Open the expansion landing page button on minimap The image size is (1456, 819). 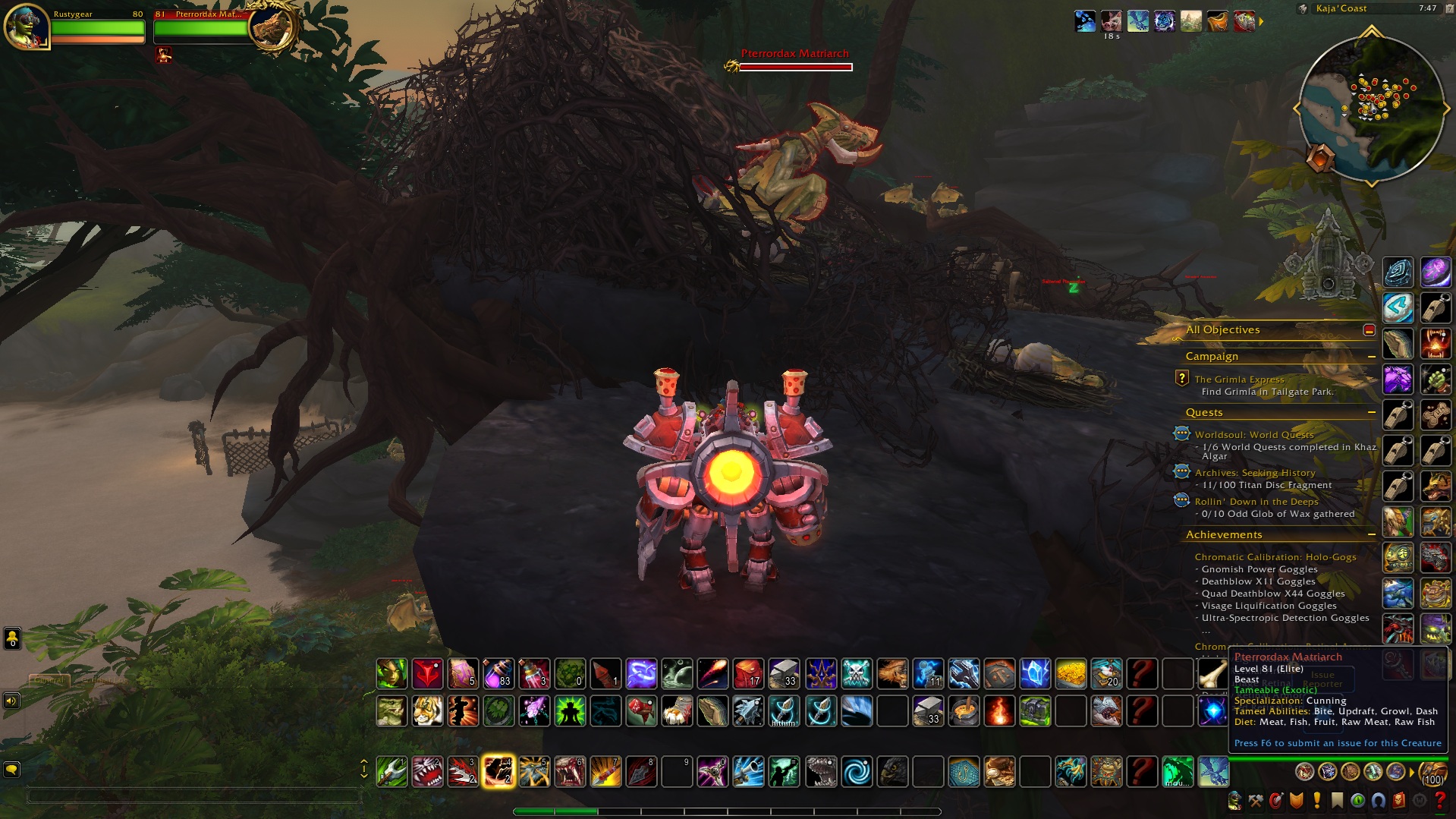coord(1320,158)
